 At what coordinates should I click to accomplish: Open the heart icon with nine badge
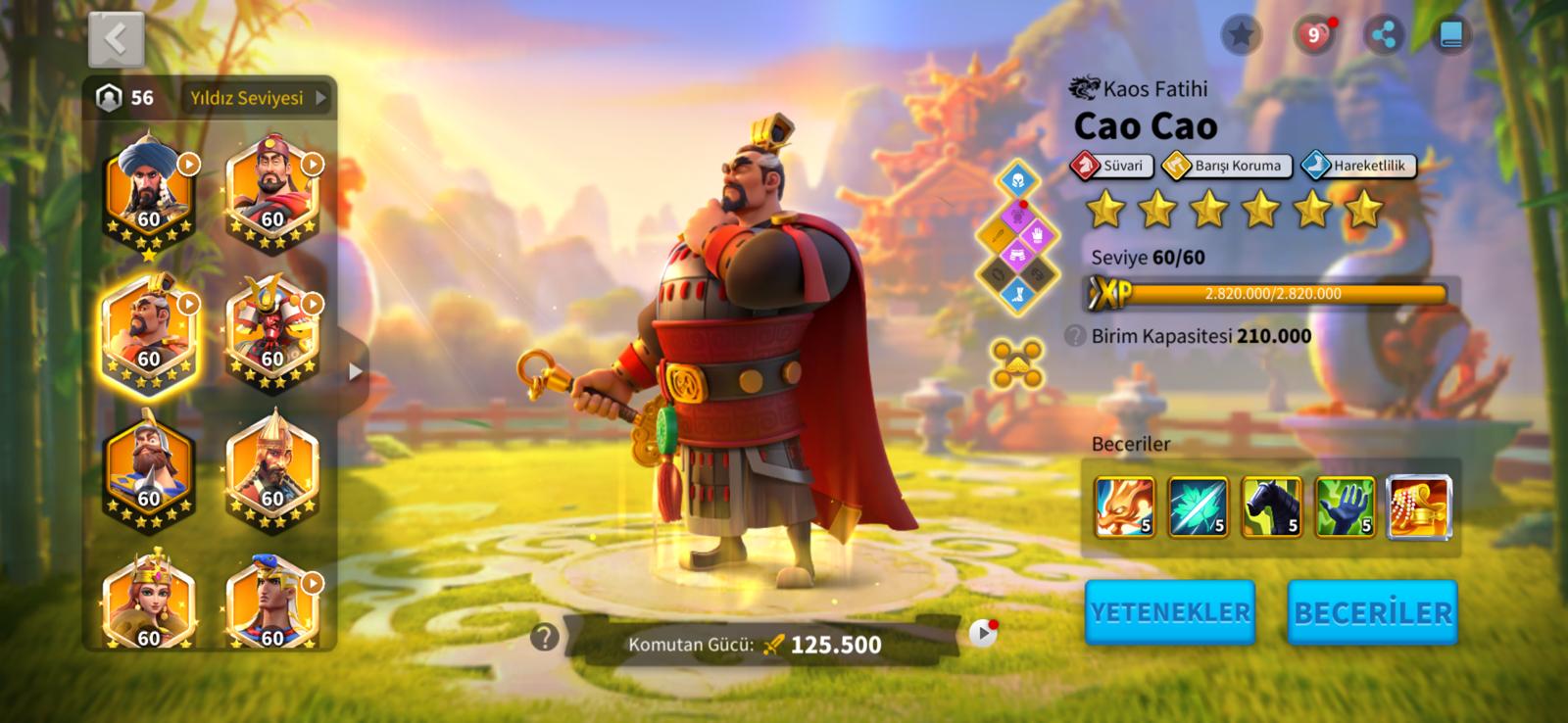click(1313, 36)
